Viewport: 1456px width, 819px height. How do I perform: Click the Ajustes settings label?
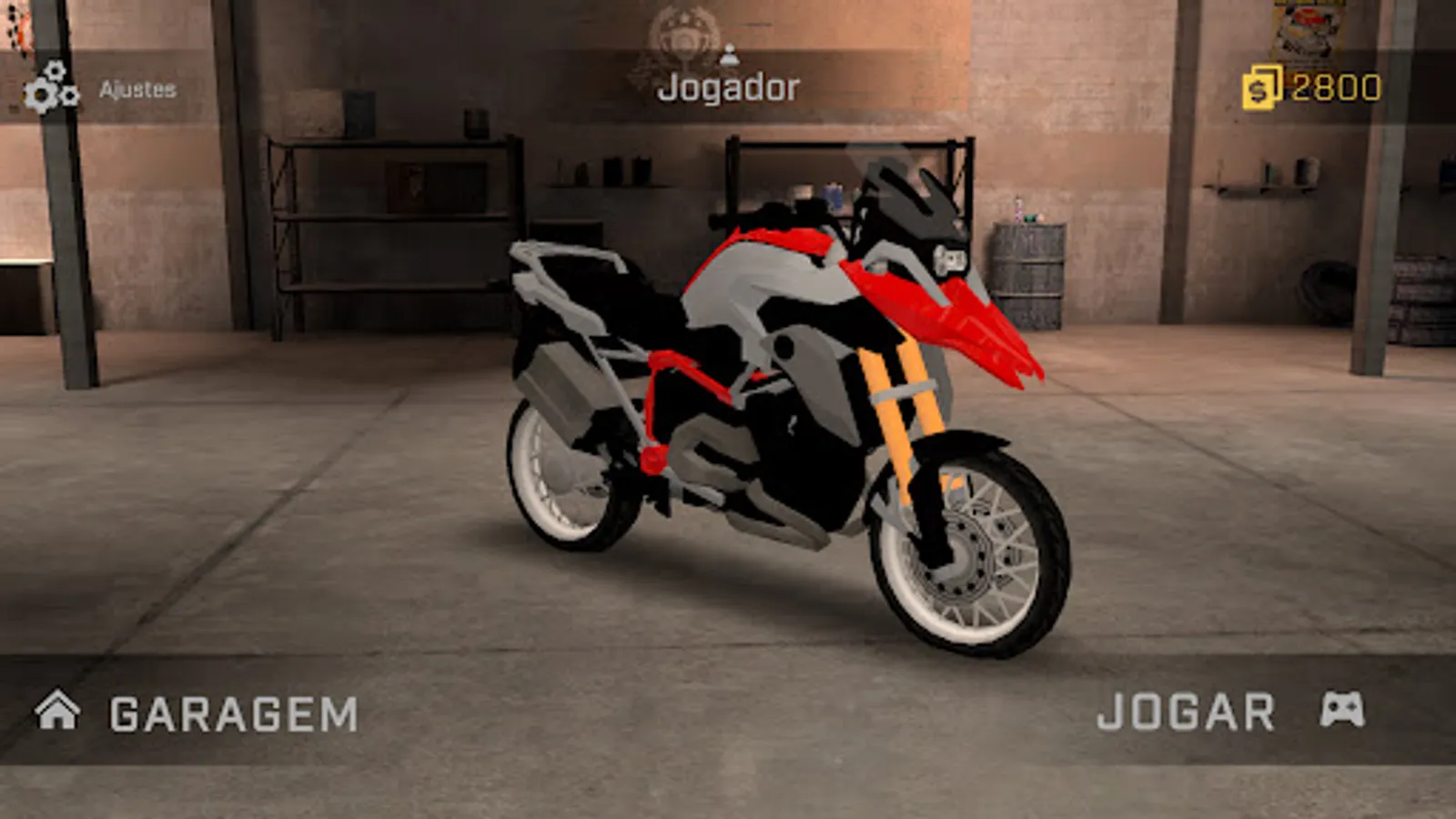pos(138,89)
